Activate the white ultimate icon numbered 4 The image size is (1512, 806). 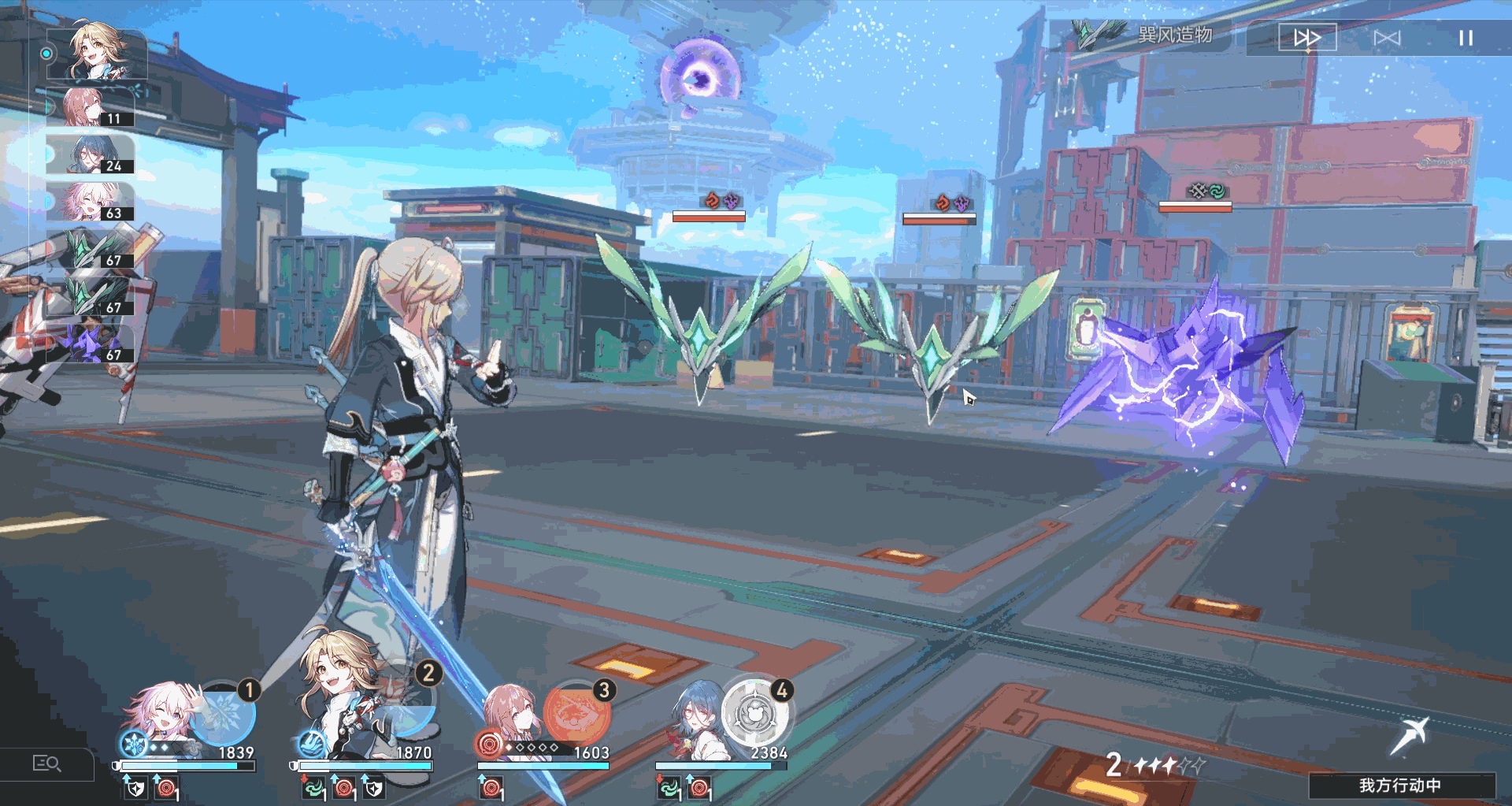point(754,714)
